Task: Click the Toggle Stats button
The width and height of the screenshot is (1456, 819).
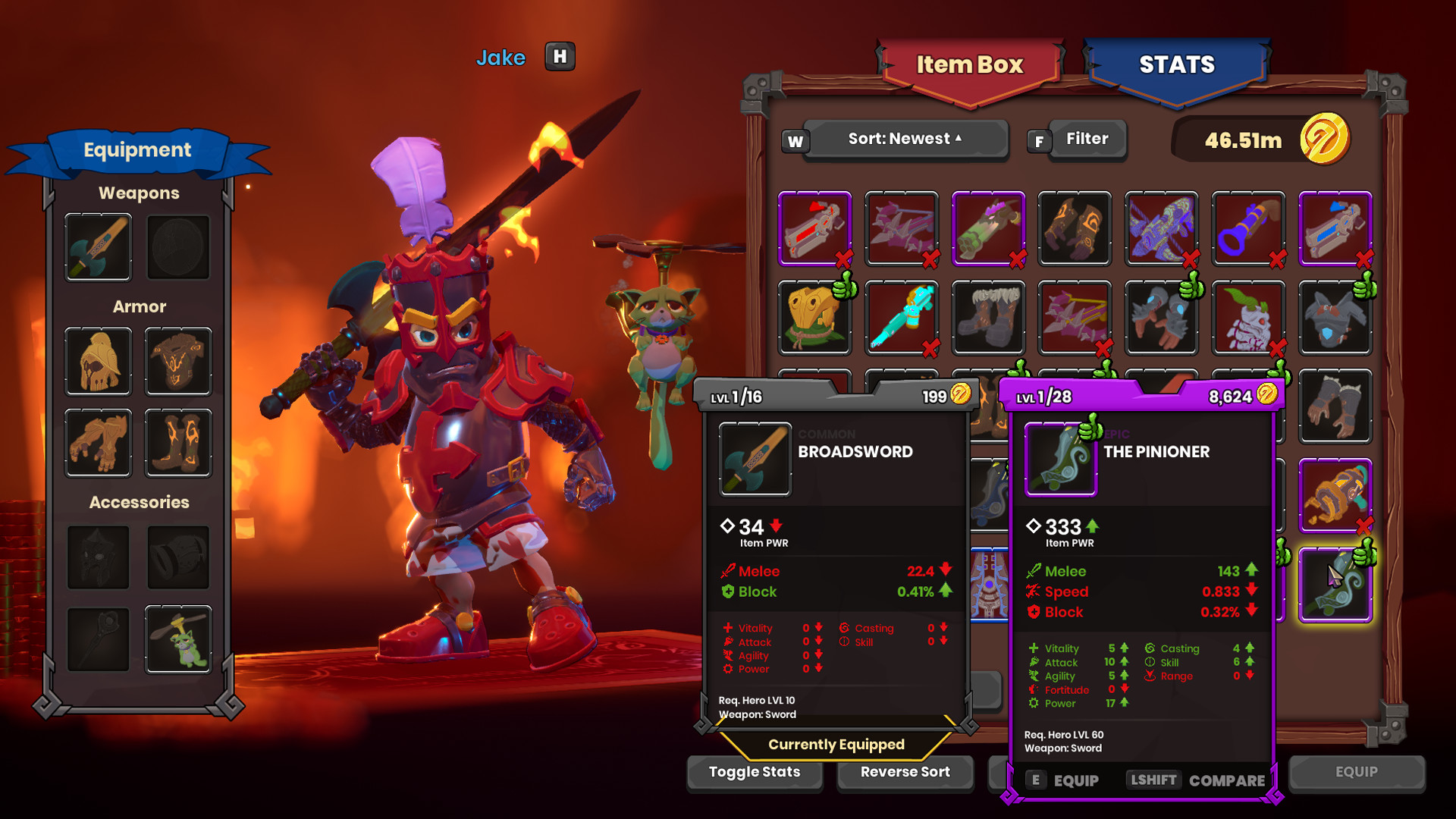Action: [x=755, y=772]
